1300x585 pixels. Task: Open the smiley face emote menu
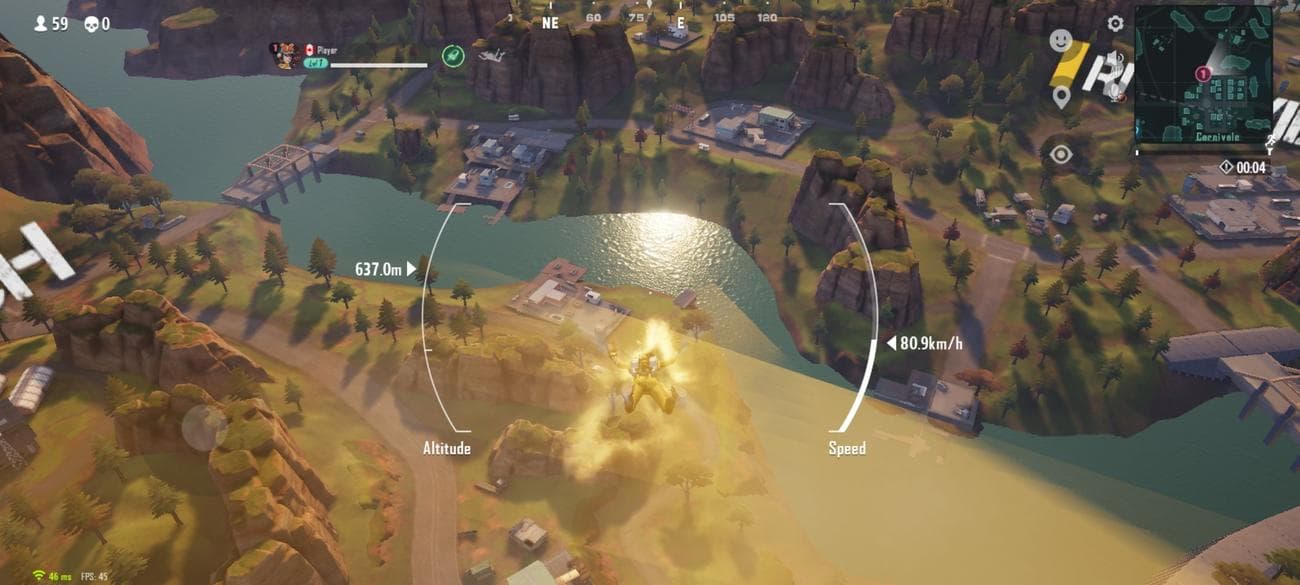[1060, 41]
